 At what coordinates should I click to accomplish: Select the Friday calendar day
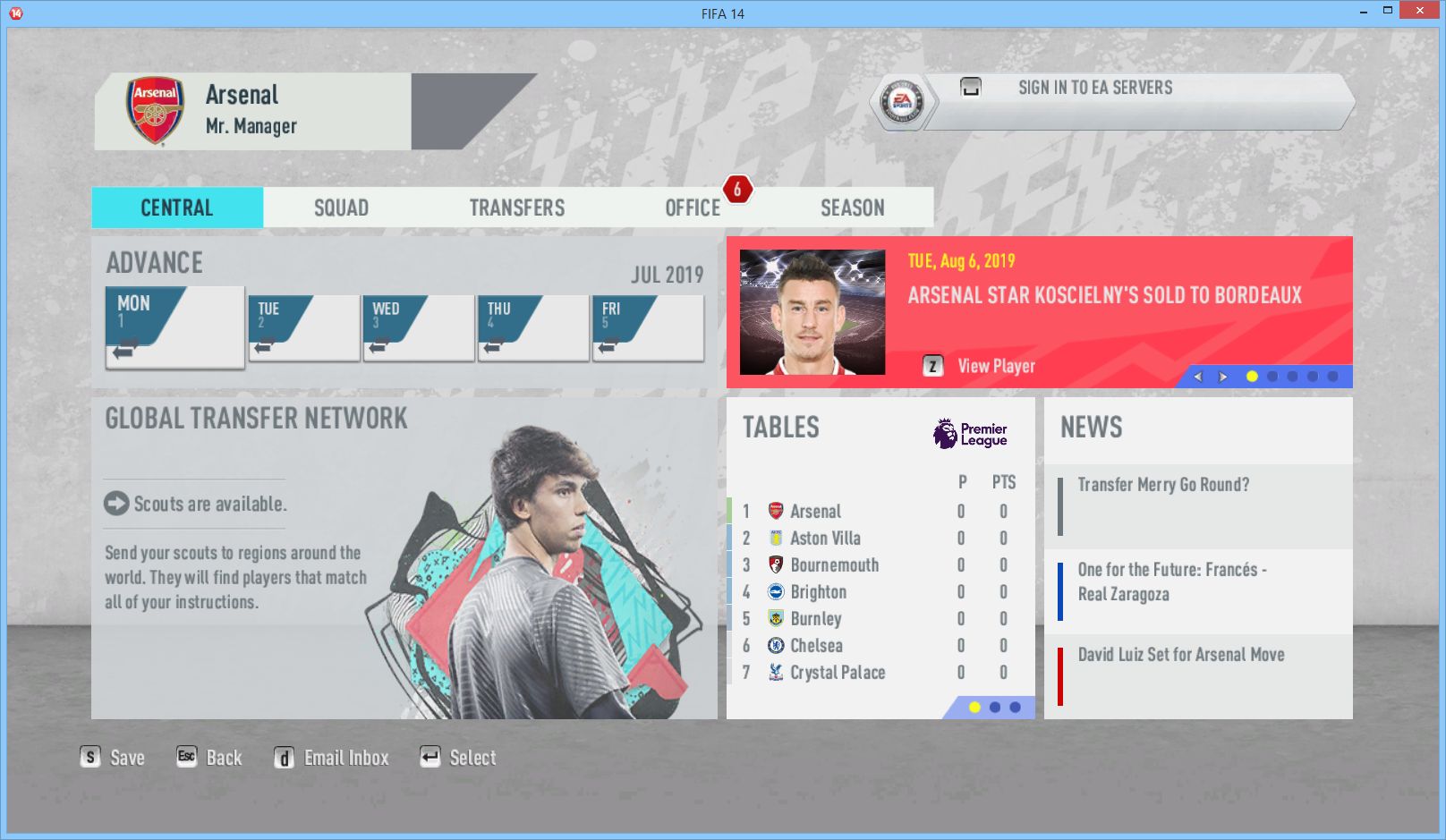tap(647, 328)
